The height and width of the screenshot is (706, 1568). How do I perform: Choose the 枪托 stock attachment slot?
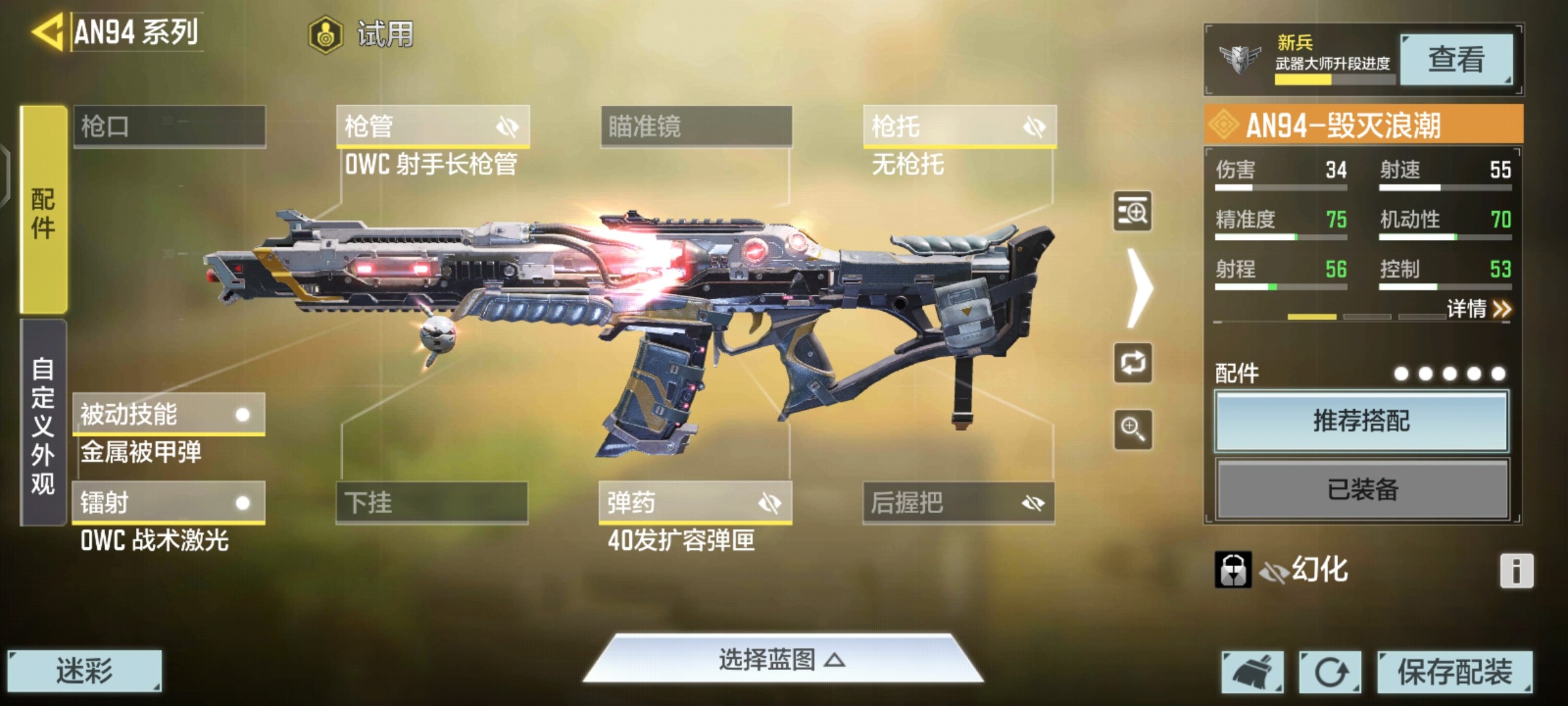[959, 126]
